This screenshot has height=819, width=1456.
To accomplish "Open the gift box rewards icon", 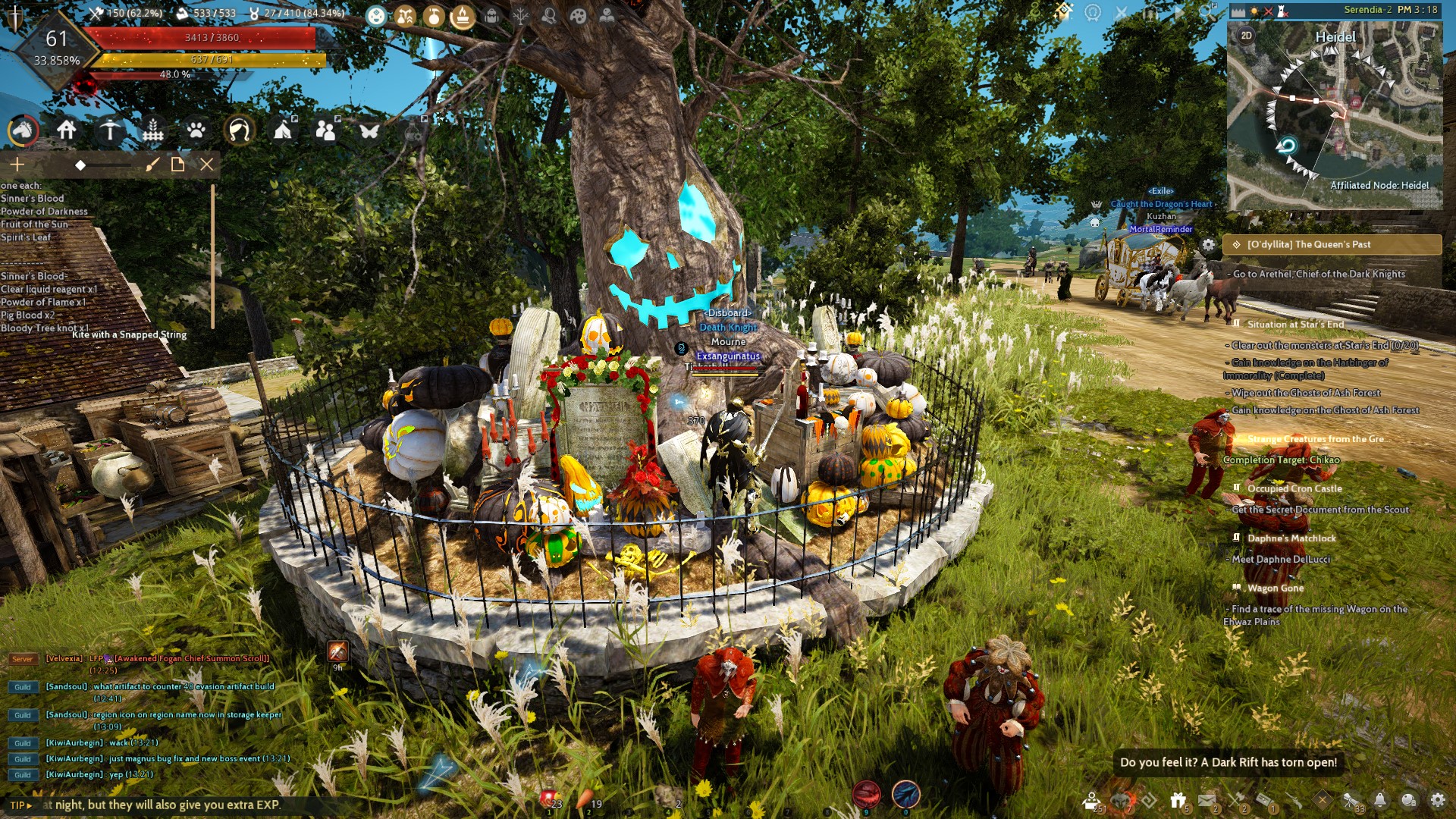I will (x=1178, y=800).
